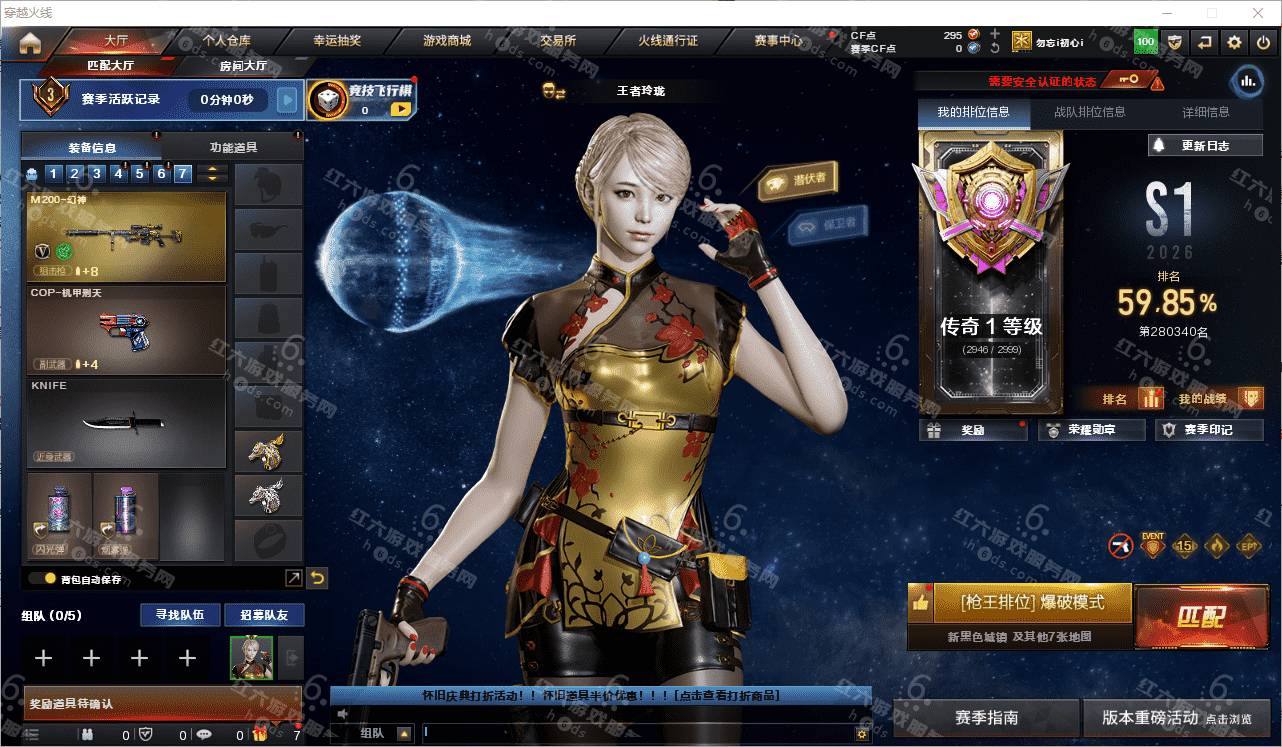The height and width of the screenshot is (747, 1282).
Task: Choose backpack number 3
Action: (x=97, y=174)
